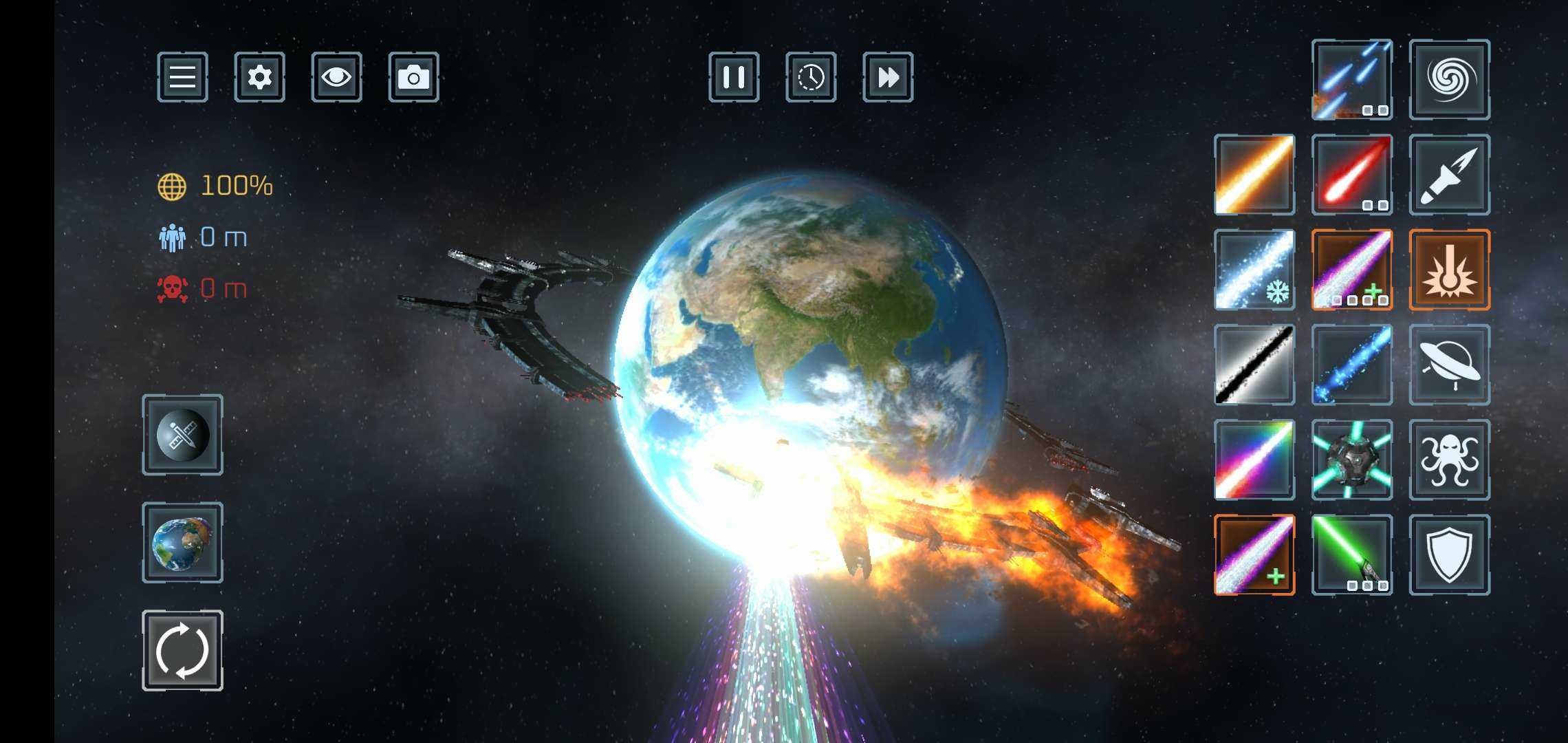This screenshot has width=1568, height=743.
Task: Fast-forward the simulation
Action: (x=888, y=77)
